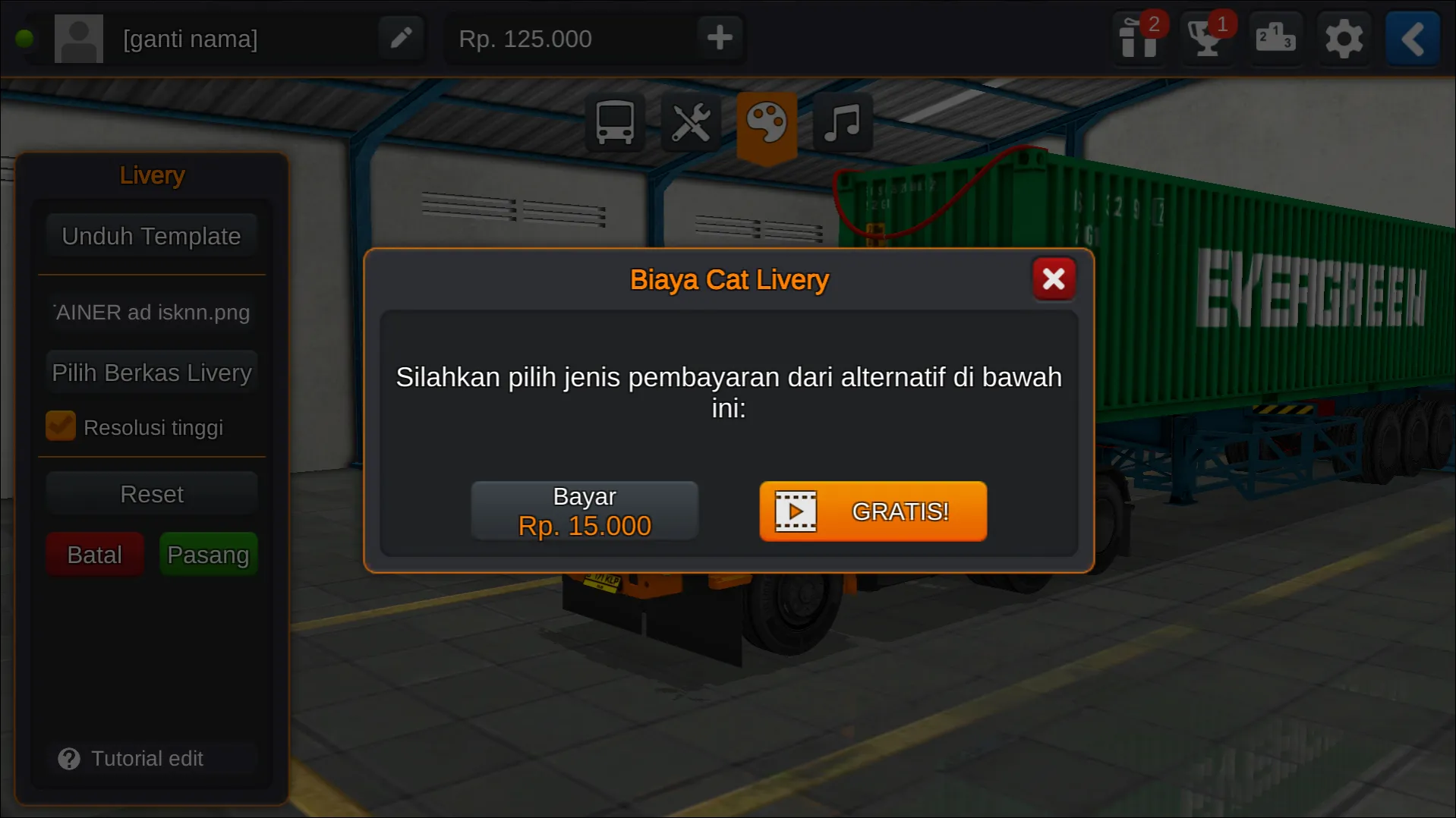Select the AINER ad isknn.png file entry
Screen dimensions: 1456x818
pos(151,312)
